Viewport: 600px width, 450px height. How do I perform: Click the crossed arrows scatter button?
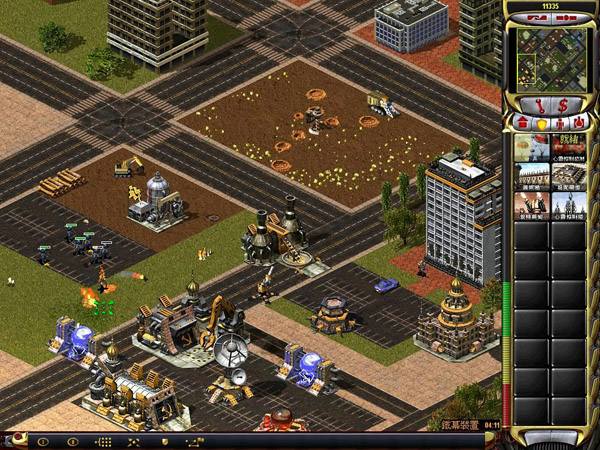pos(133,441)
